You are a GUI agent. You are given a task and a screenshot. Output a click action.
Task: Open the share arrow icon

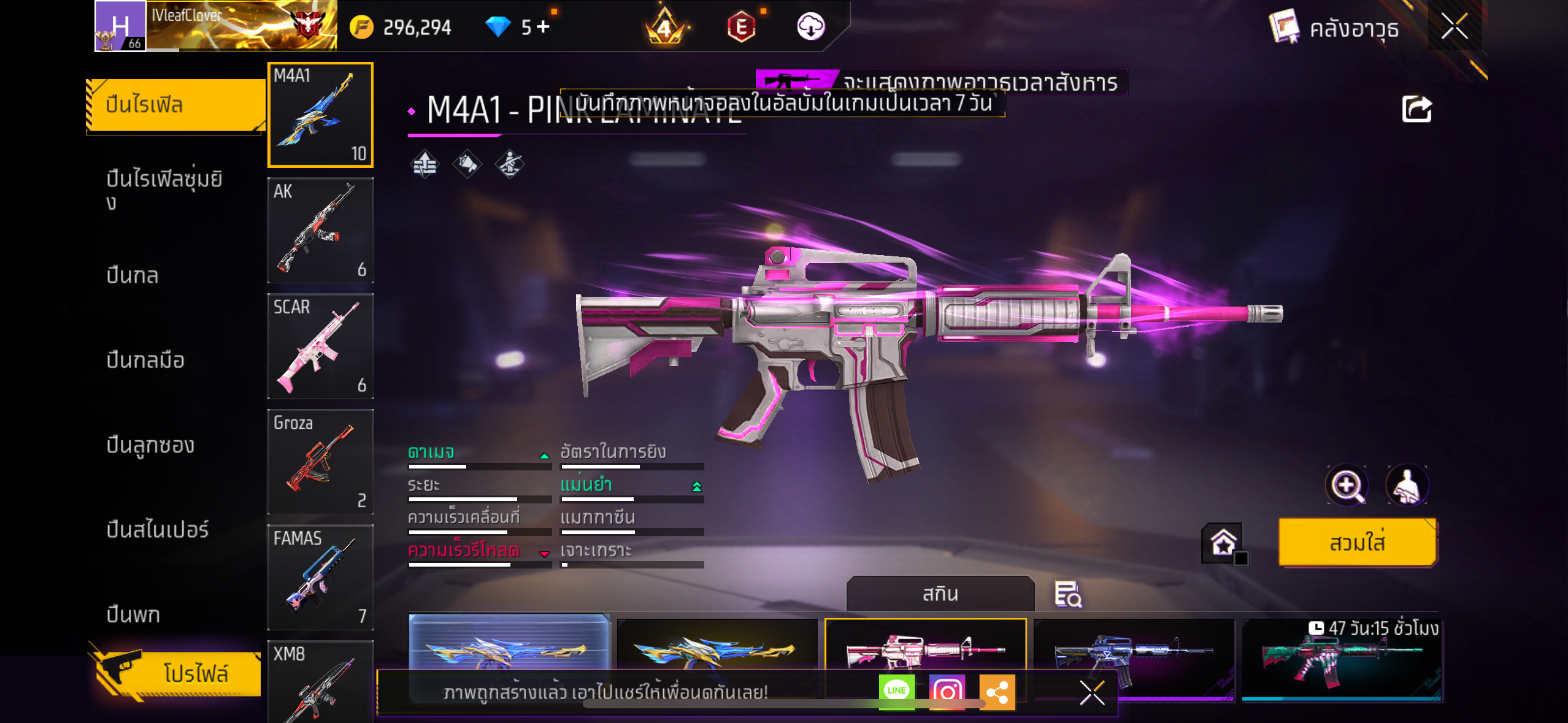(x=1416, y=109)
